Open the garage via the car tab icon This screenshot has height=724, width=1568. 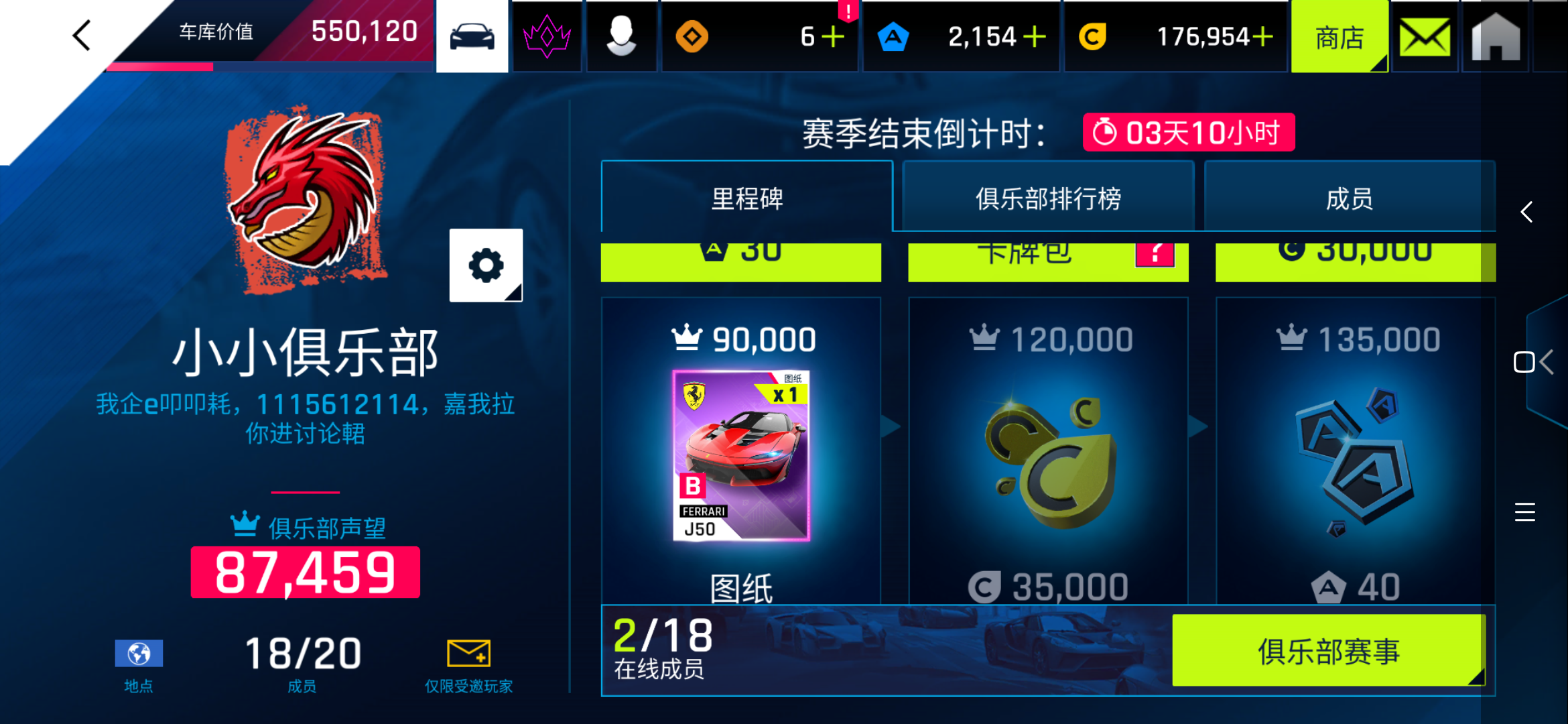point(472,36)
